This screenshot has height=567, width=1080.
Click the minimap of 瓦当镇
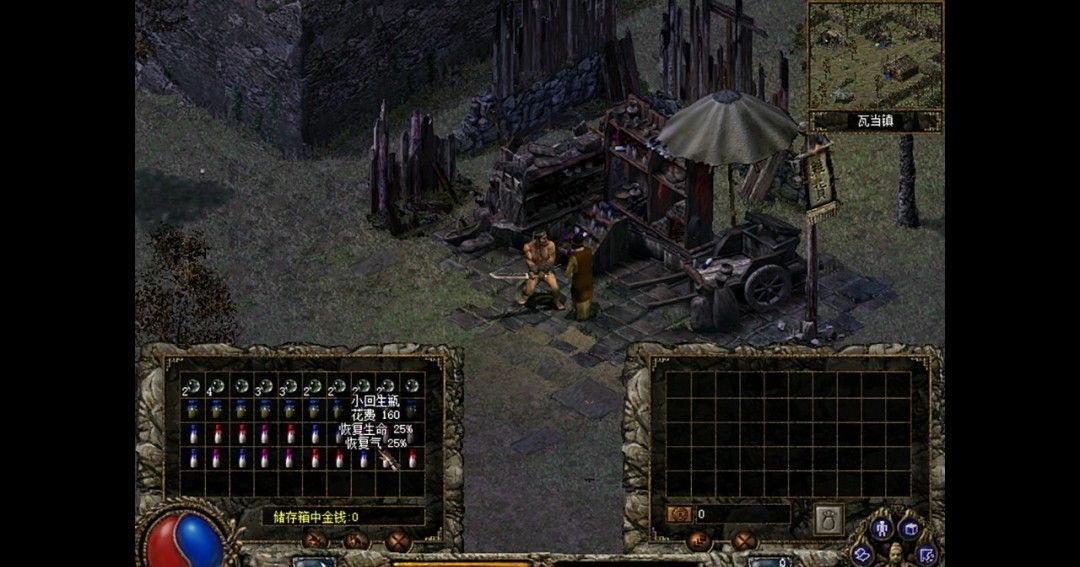click(875, 55)
